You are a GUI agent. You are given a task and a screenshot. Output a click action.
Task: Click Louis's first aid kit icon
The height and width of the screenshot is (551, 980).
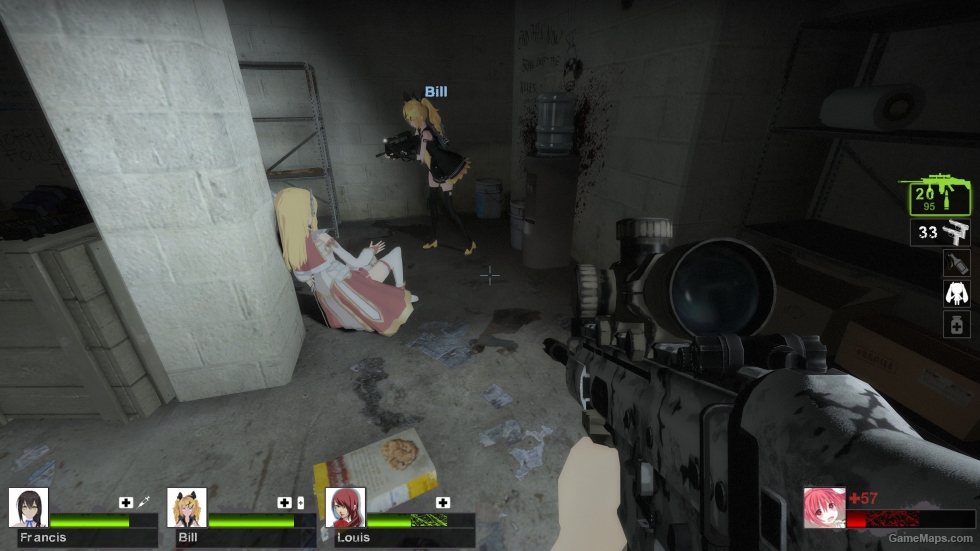[443, 502]
